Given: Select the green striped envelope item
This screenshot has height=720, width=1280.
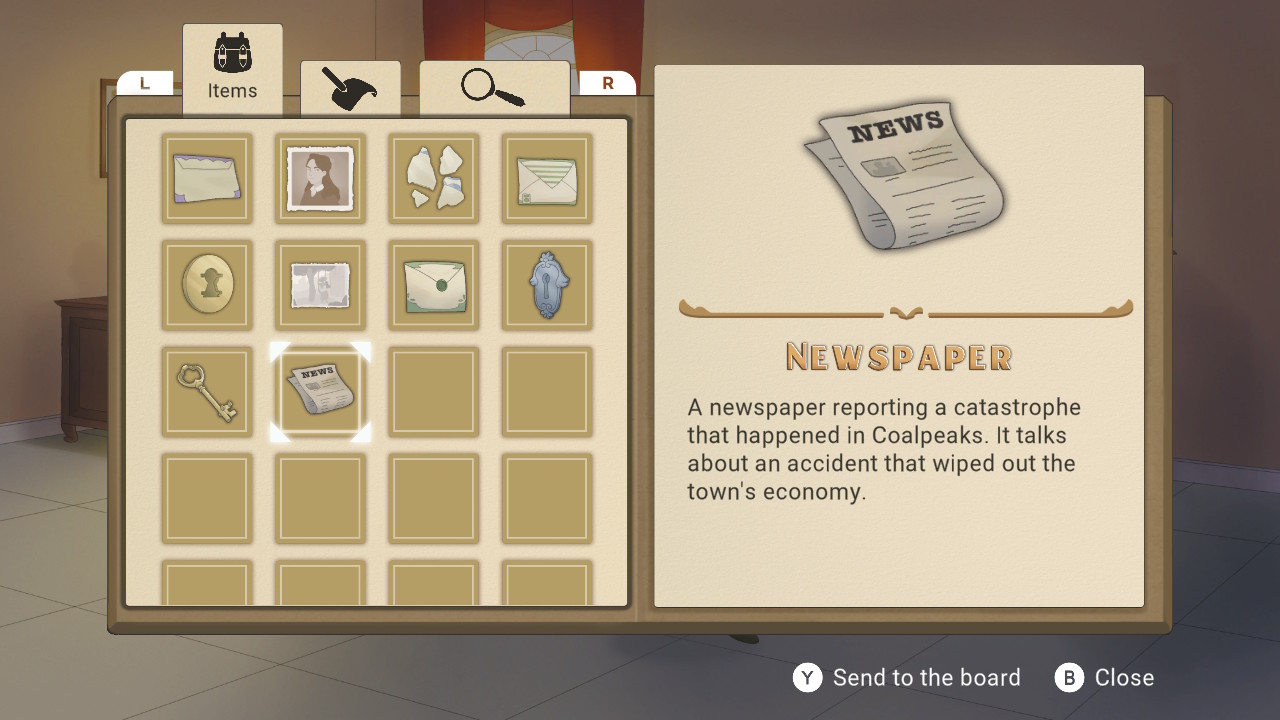Looking at the screenshot, I should tap(547, 179).
